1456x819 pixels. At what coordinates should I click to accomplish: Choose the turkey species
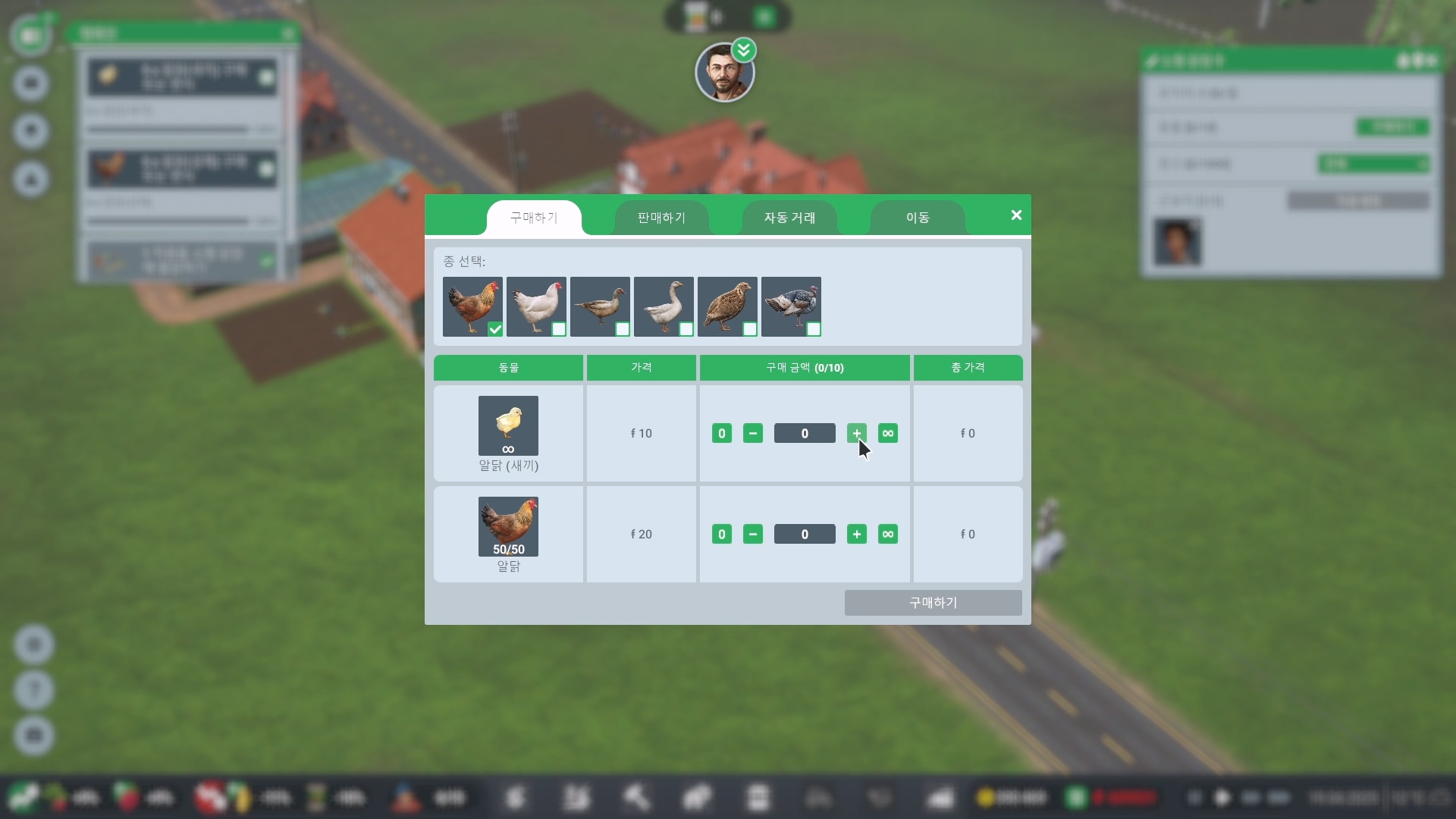[791, 306]
